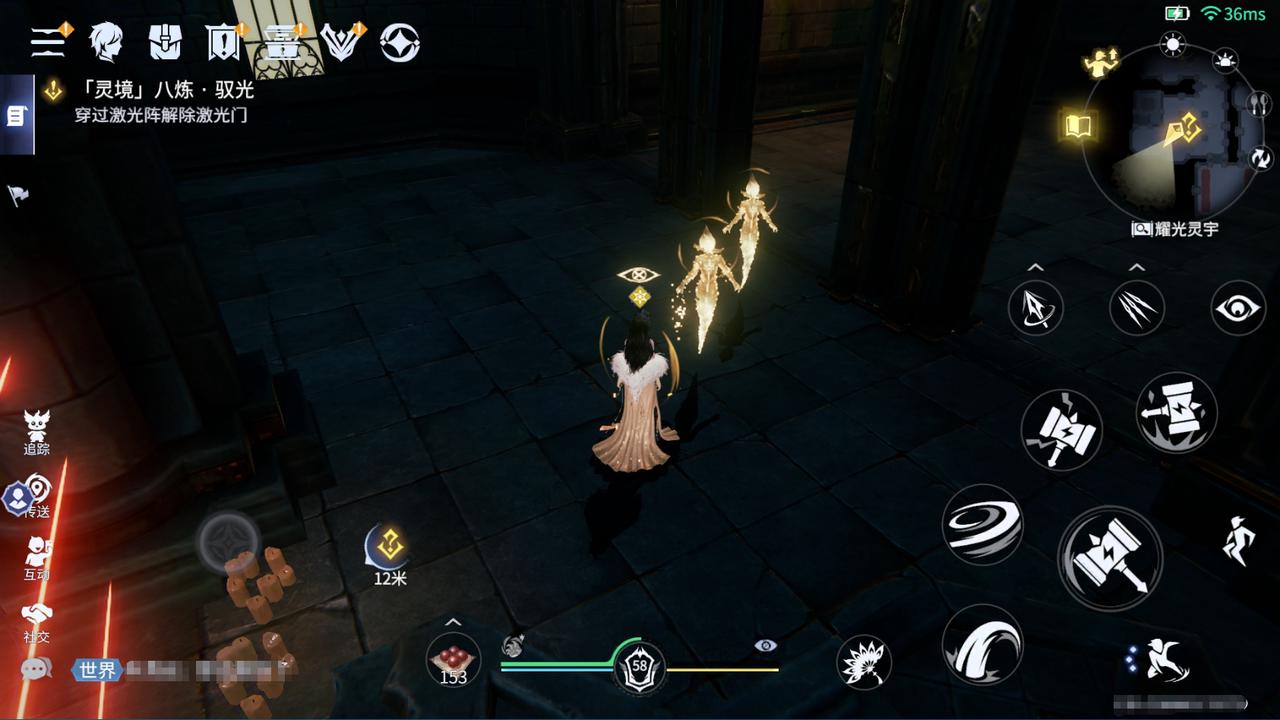
Task: Open the glowing book icon beside minimap
Action: 1079,126
